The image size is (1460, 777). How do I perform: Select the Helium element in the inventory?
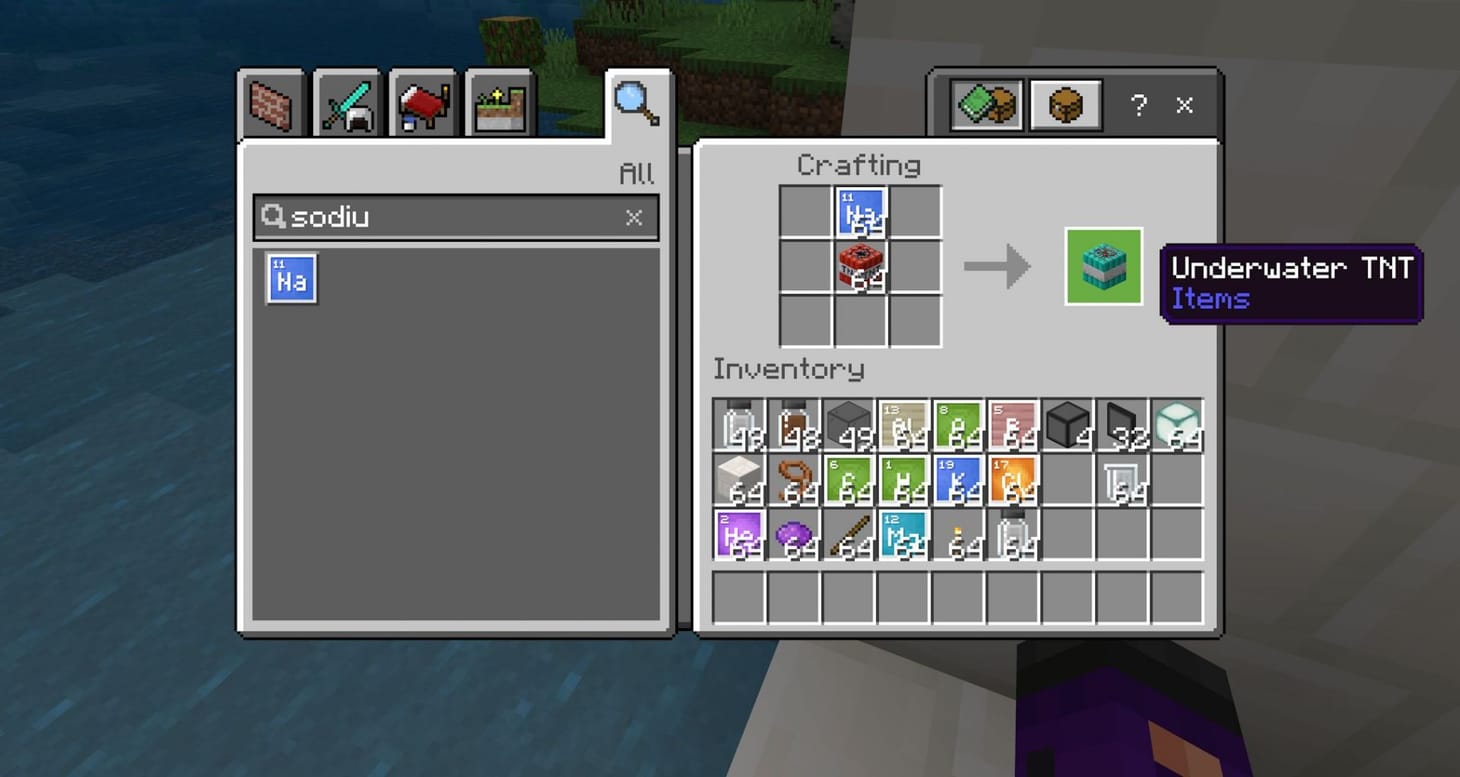click(740, 533)
